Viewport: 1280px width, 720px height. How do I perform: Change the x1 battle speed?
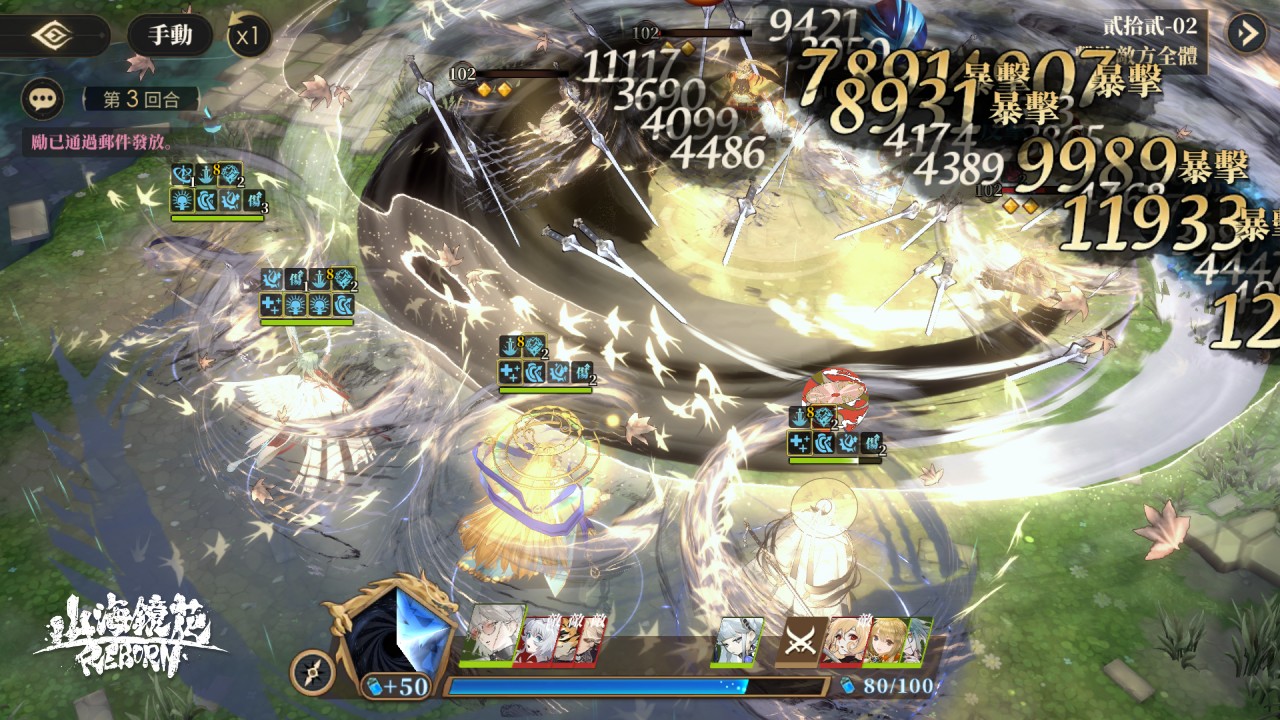(x=248, y=37)
